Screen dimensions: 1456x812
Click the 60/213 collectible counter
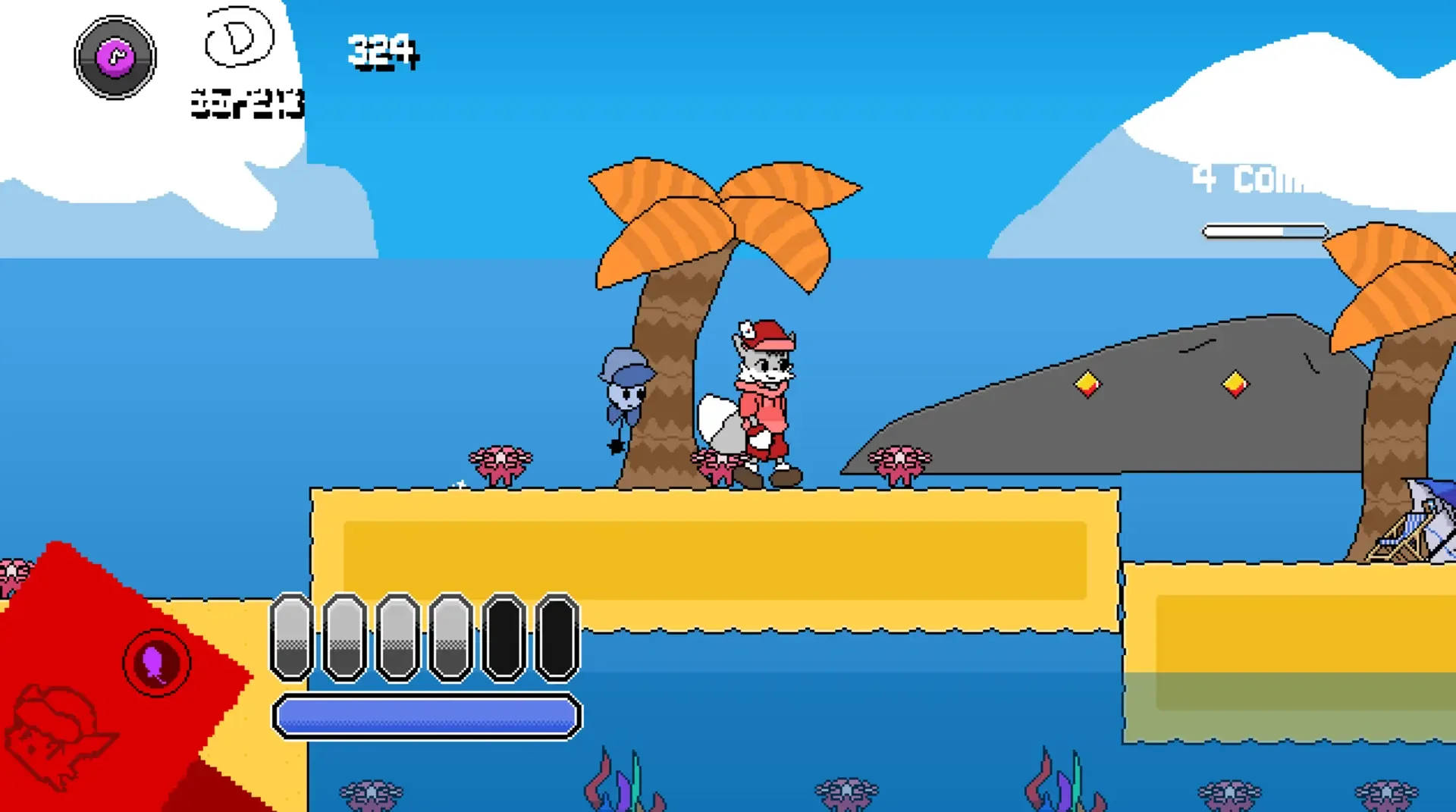point(244,104)
